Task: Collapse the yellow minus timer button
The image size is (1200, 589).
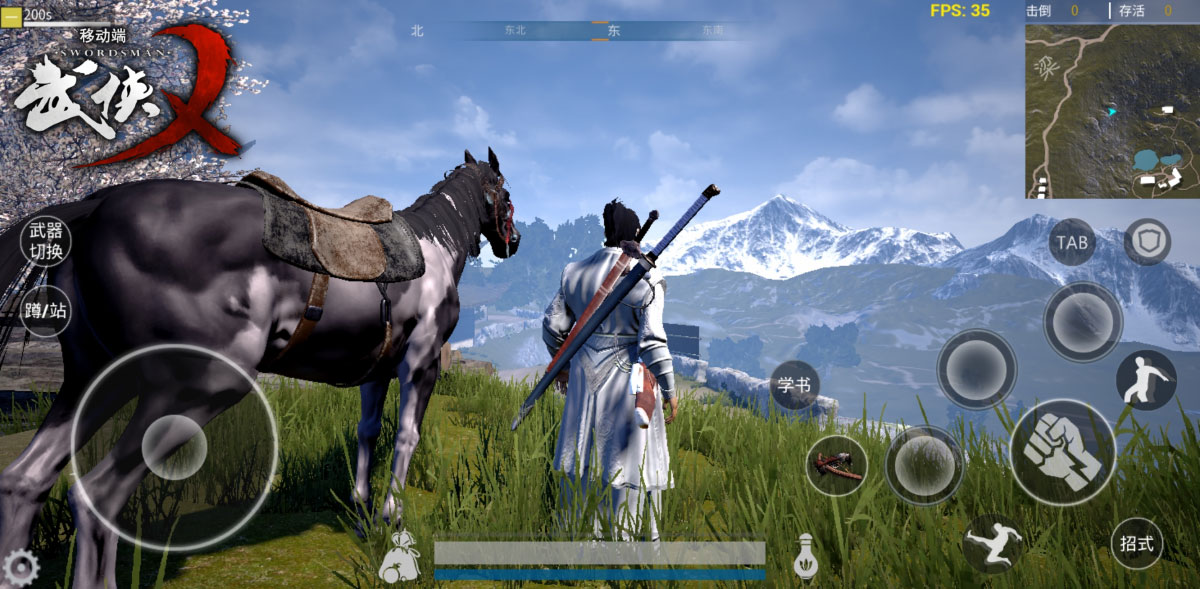Action: point(11,14)
